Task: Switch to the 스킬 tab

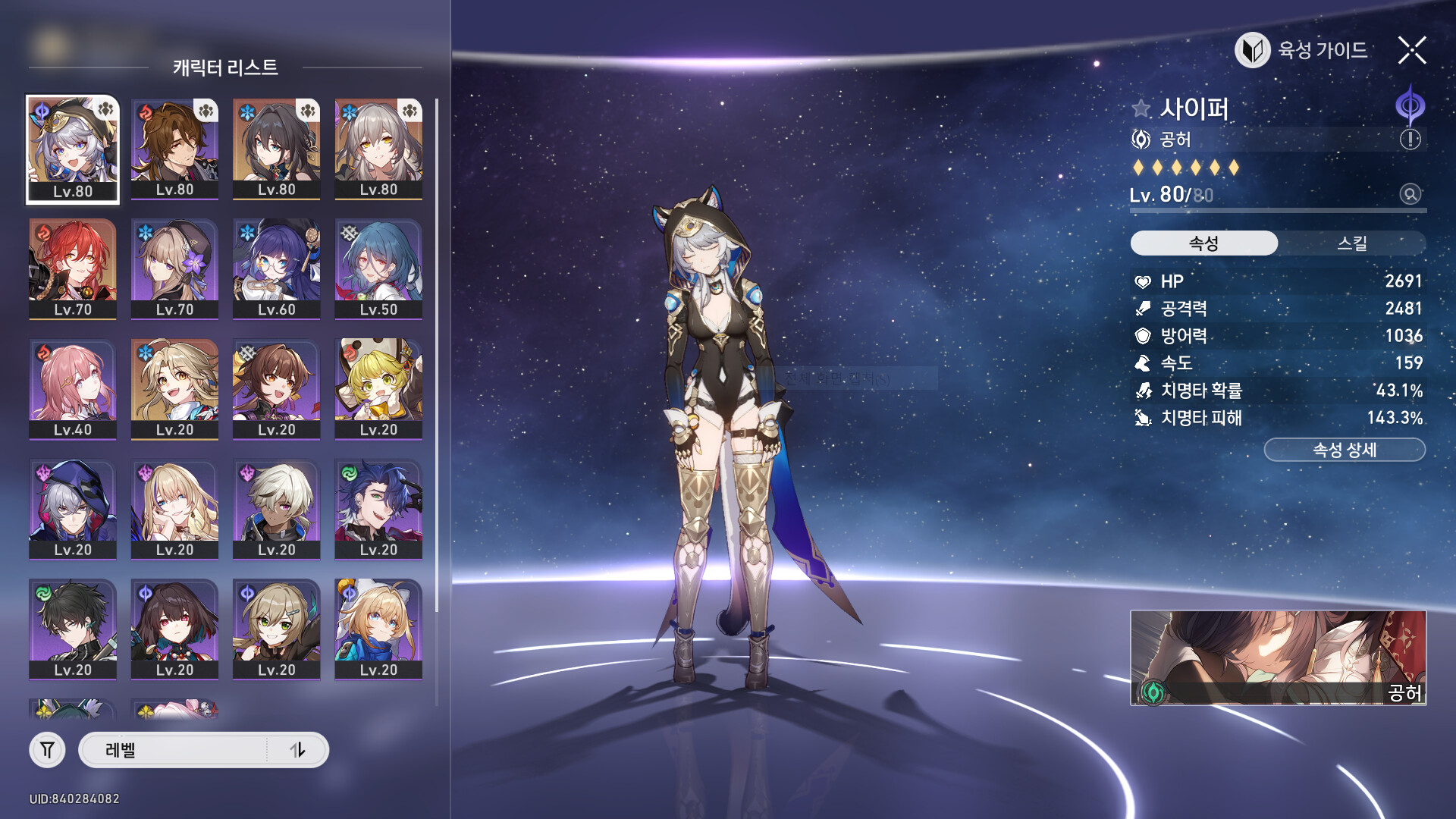Action: click(x=1351, y=243)
